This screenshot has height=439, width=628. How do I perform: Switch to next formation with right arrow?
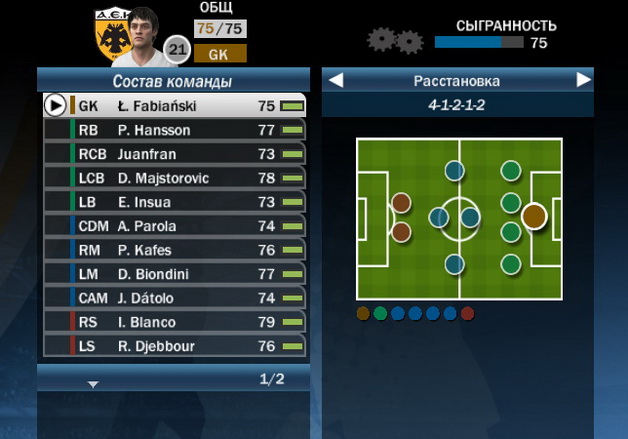(583, 80)
